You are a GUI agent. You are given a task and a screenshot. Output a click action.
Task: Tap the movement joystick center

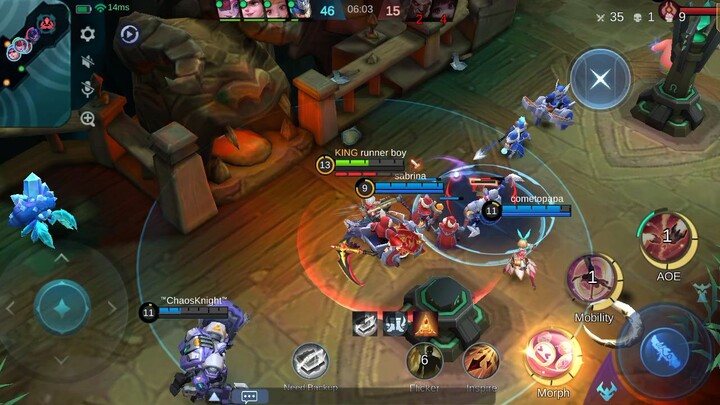(x=62, y=307)
